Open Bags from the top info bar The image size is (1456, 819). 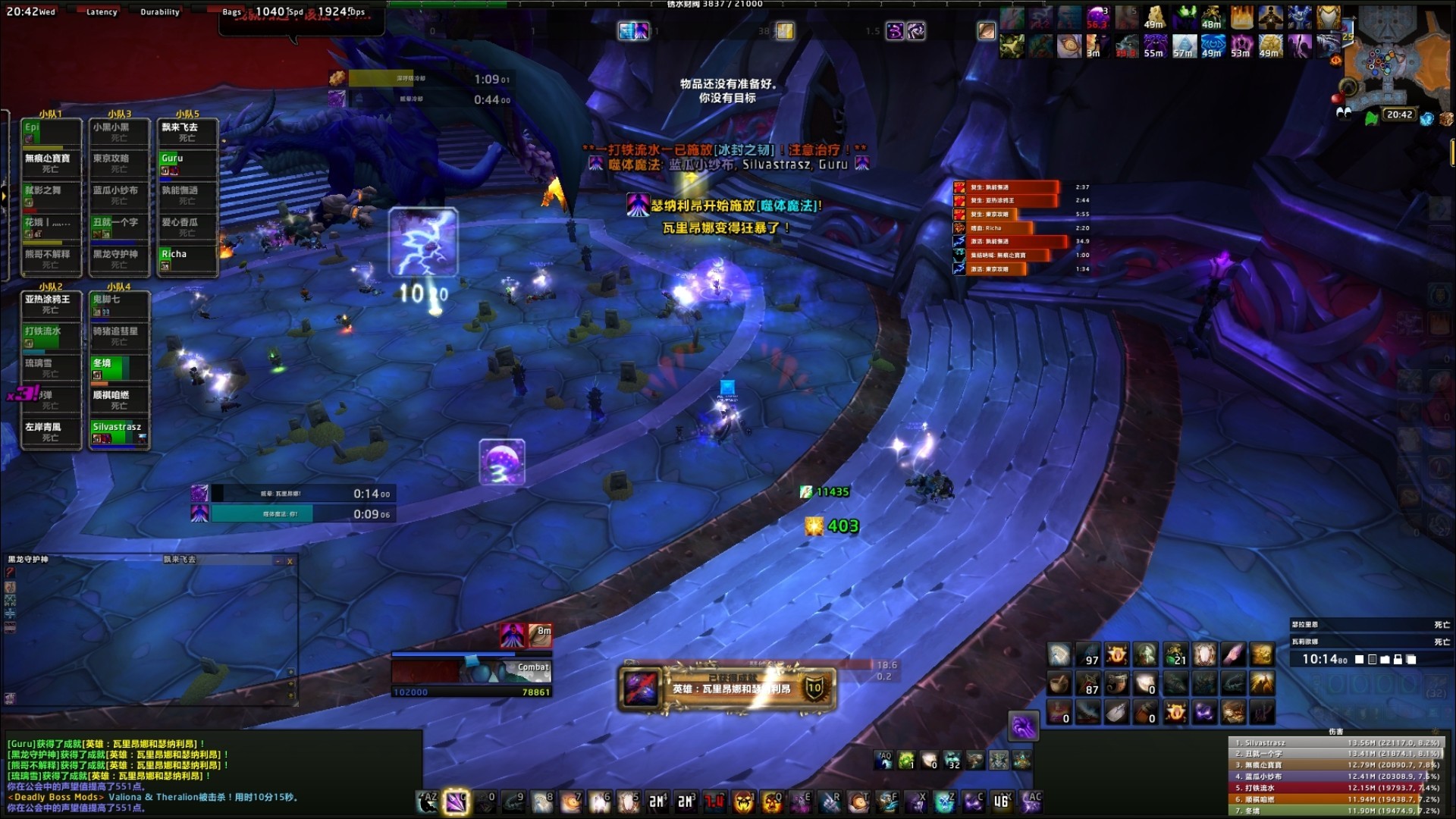[x=232, y=12]
